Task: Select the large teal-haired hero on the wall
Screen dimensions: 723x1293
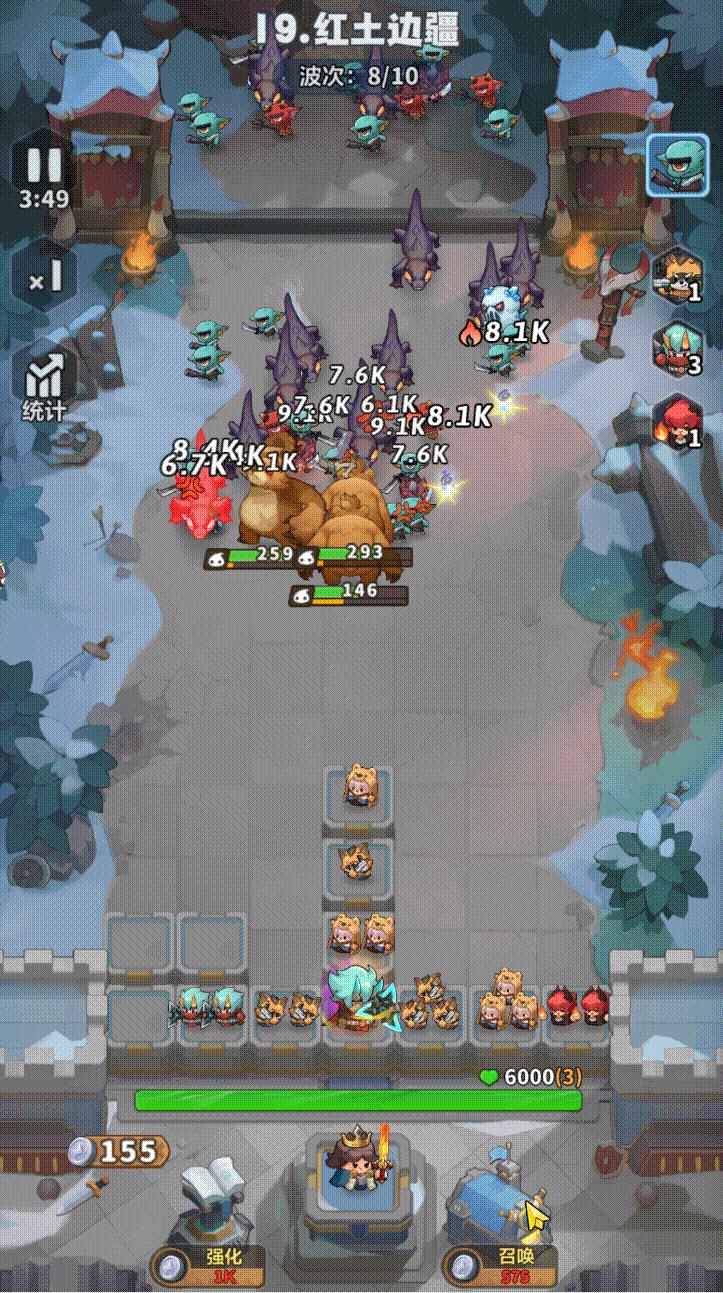Action: [357, 998]
